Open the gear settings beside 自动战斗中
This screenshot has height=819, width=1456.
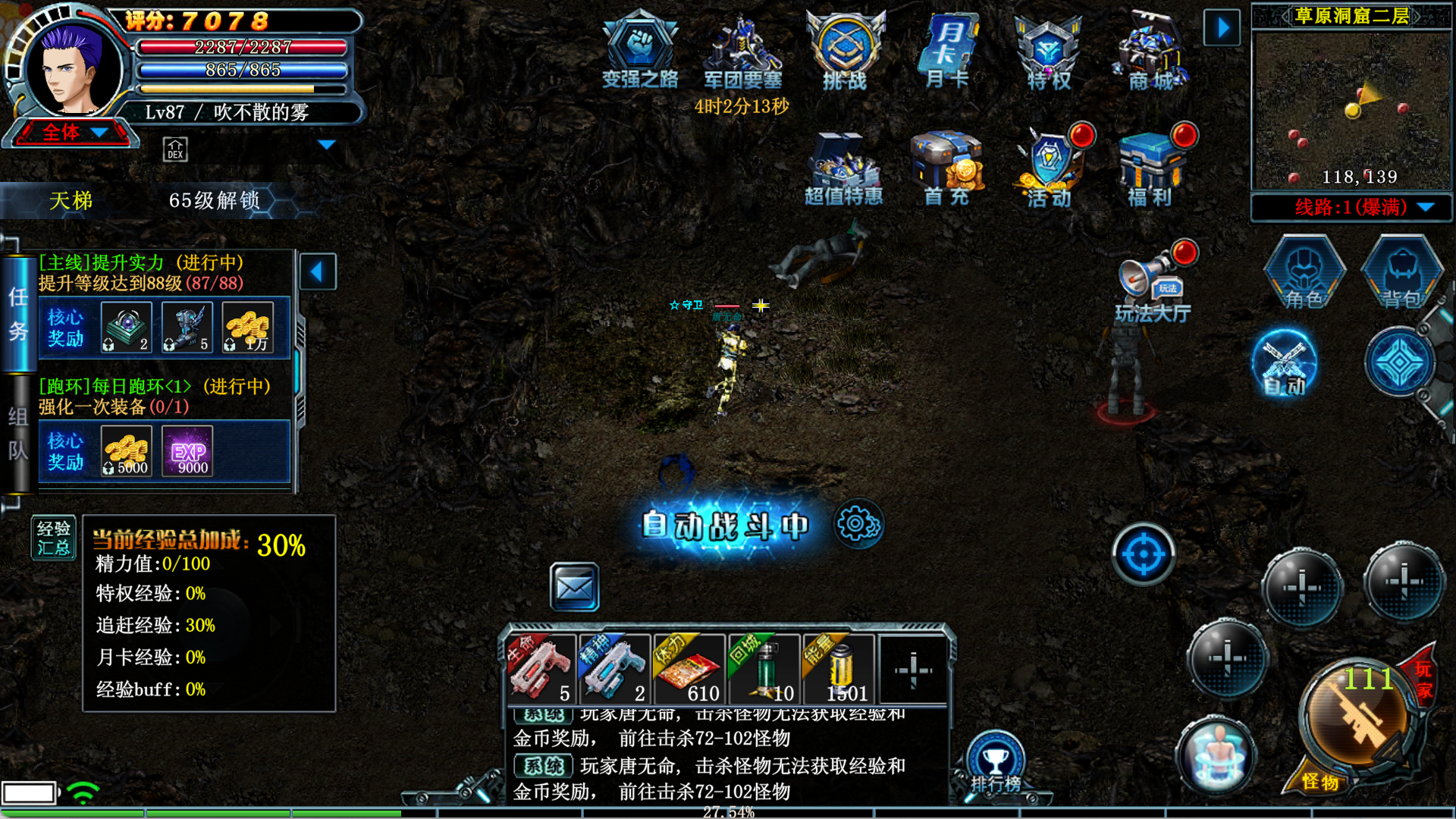[858, 524]
